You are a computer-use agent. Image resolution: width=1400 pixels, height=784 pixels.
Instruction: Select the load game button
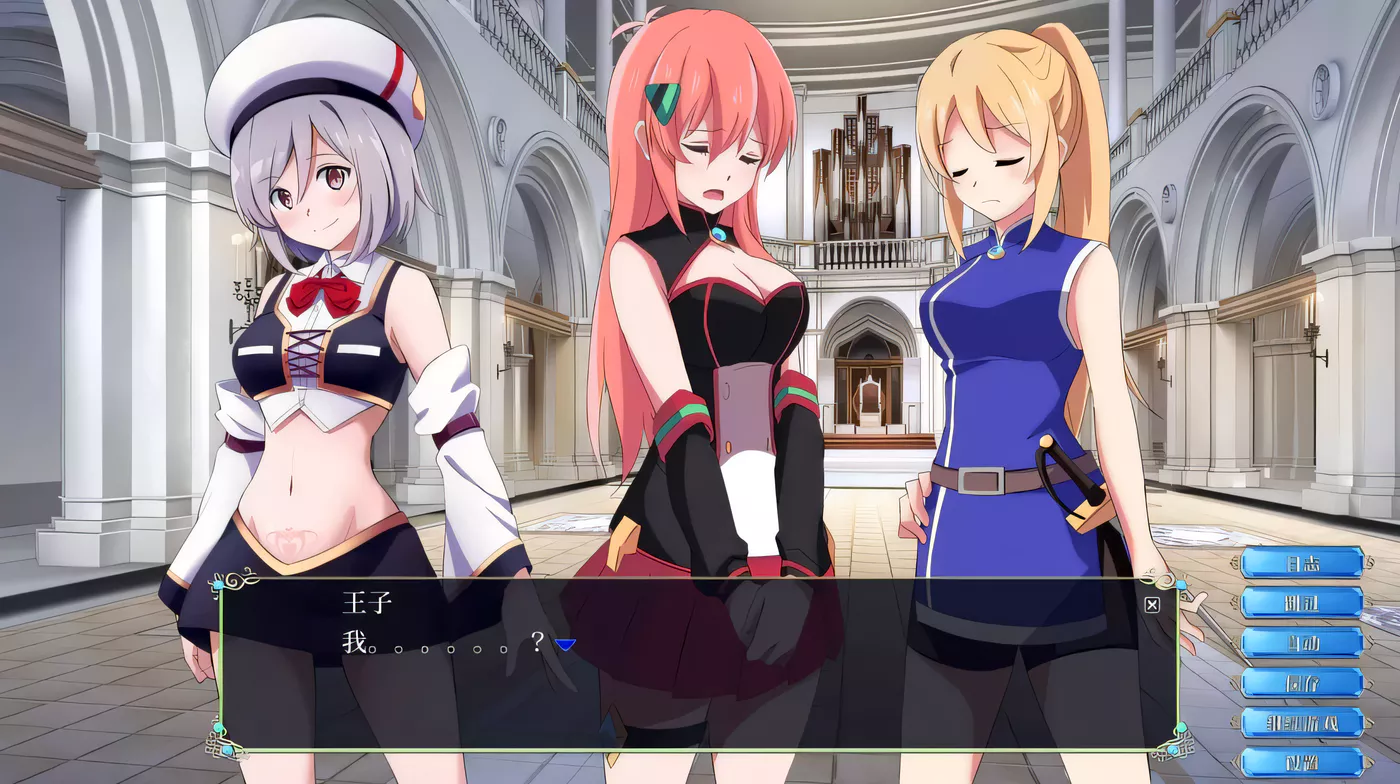coord(1301,722)
